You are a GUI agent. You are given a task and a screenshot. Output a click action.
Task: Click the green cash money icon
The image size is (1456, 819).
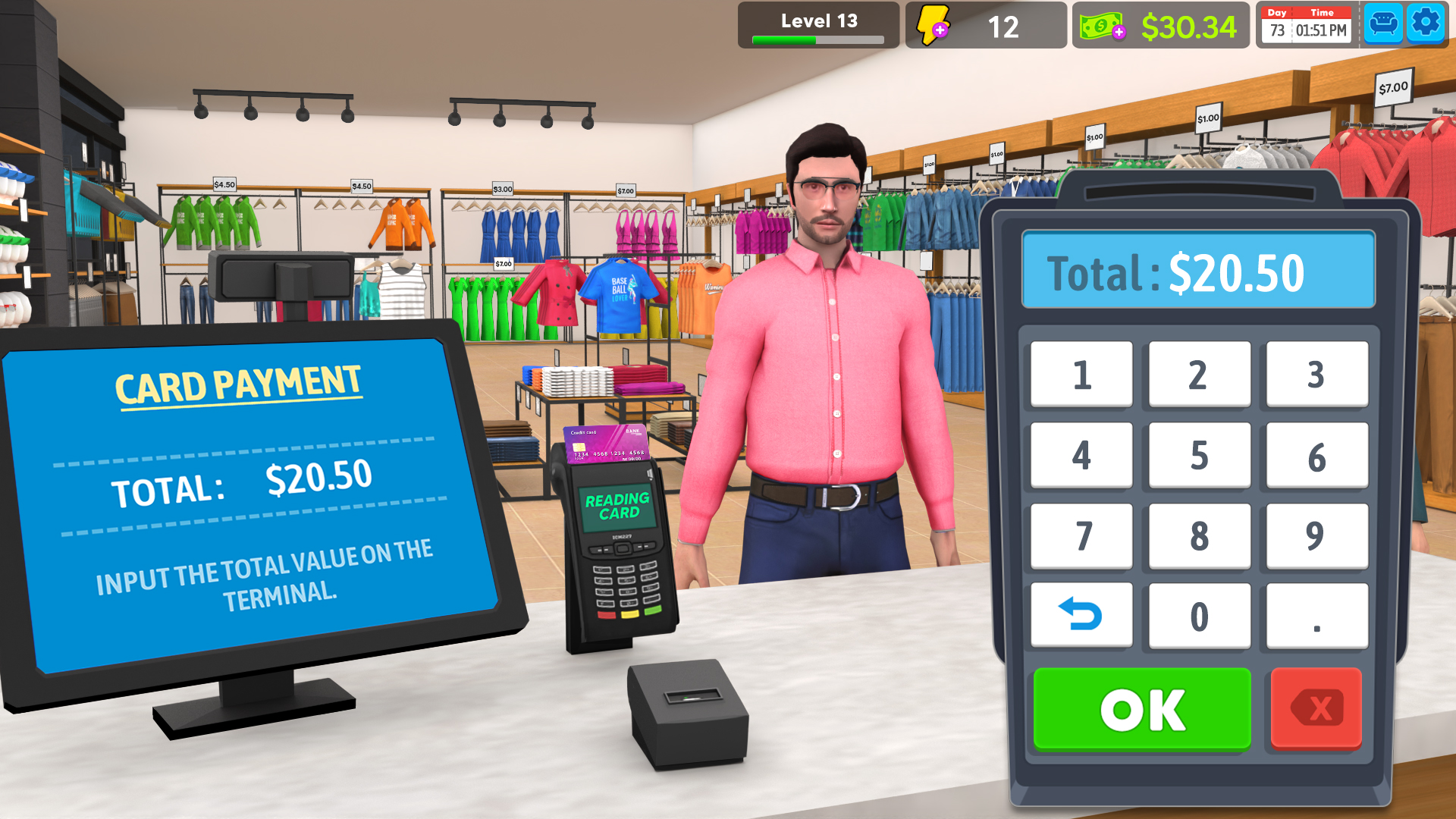1100,27
